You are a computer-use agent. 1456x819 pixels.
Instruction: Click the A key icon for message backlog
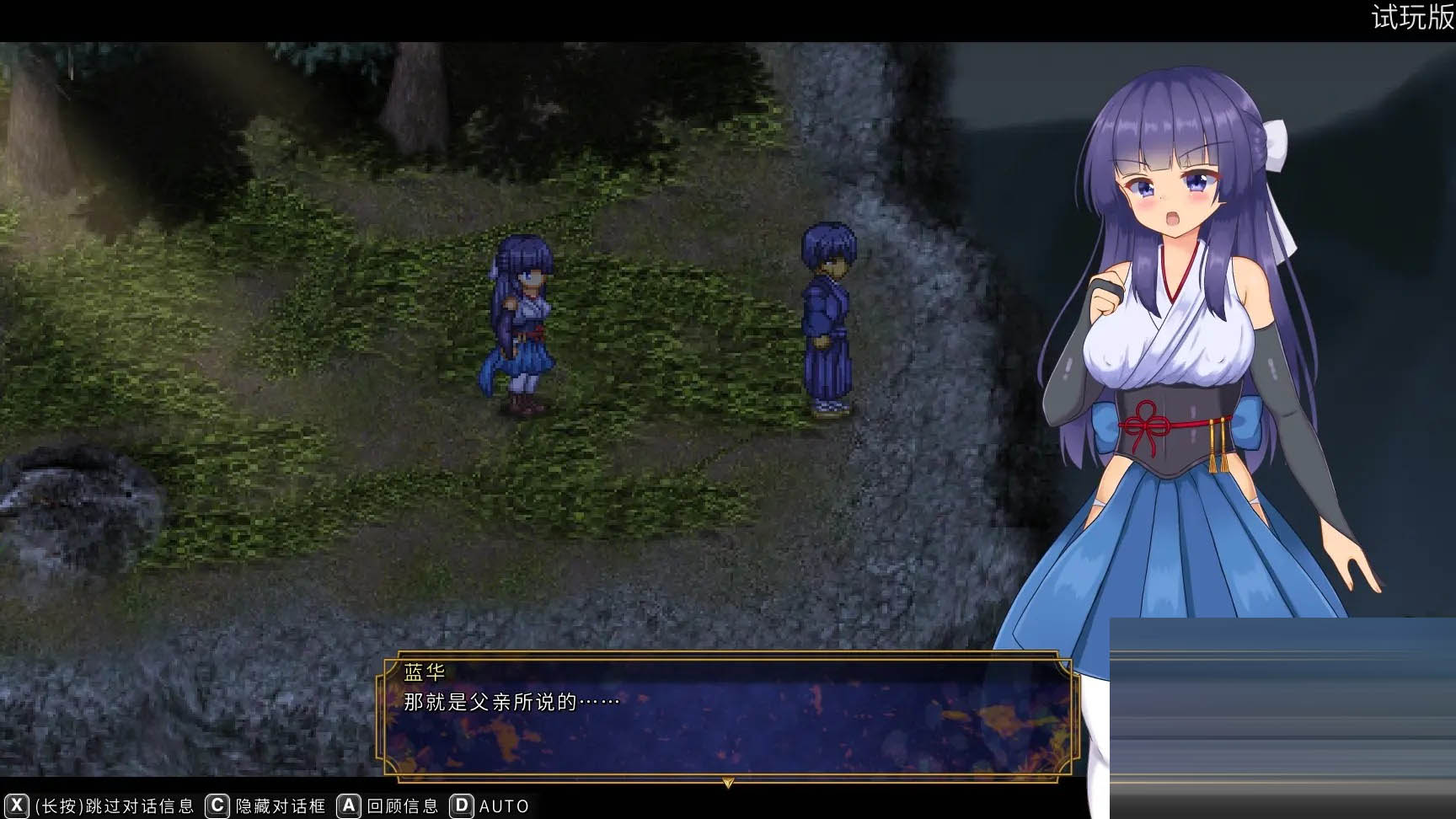[347, 806]
